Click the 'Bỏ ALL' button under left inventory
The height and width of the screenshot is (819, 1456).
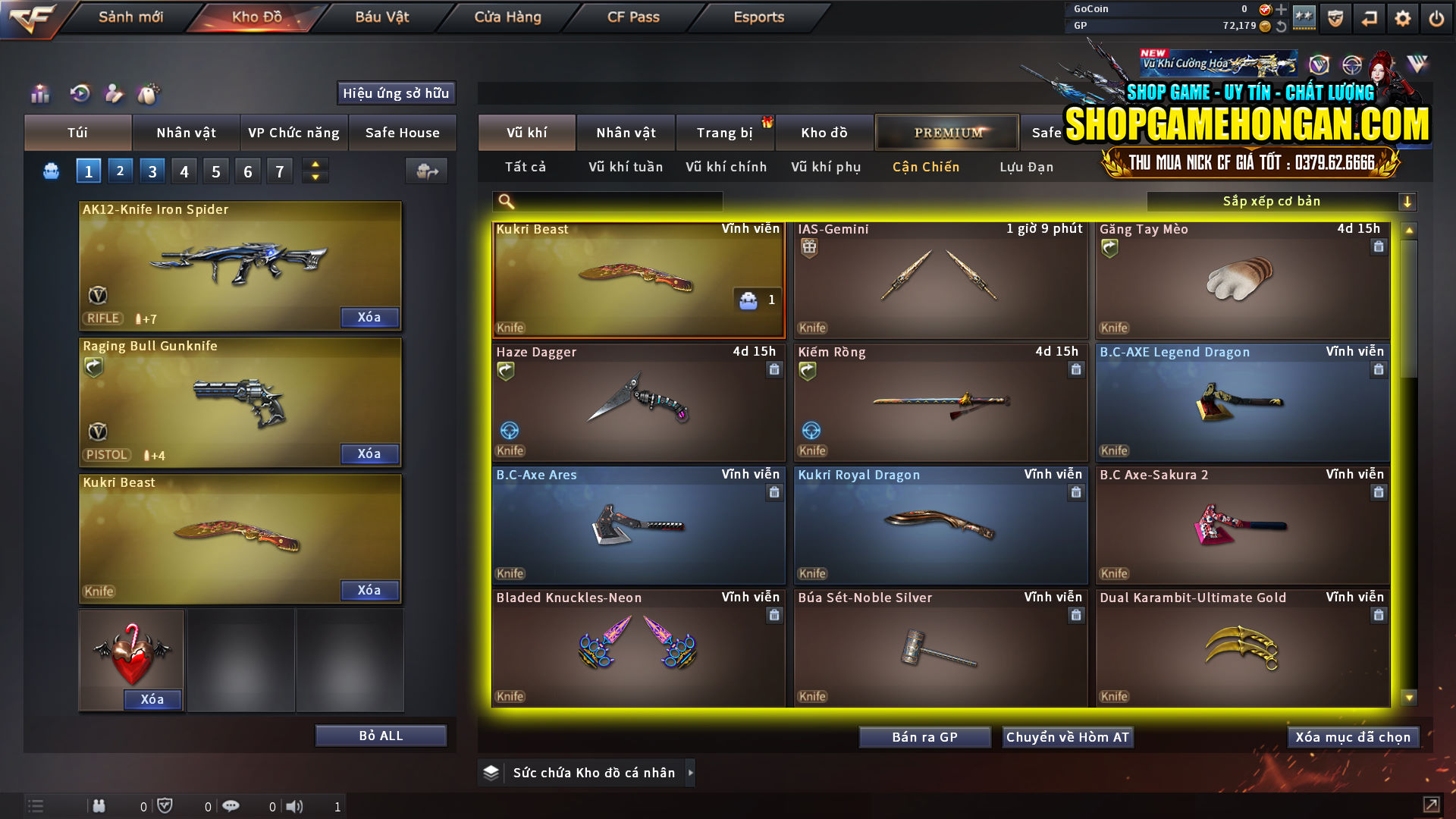click(x=380, y=735)
